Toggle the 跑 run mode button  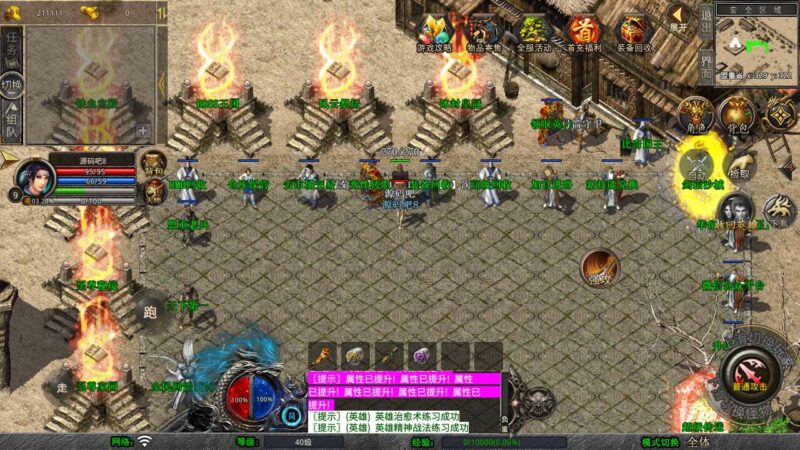point(151,310)
